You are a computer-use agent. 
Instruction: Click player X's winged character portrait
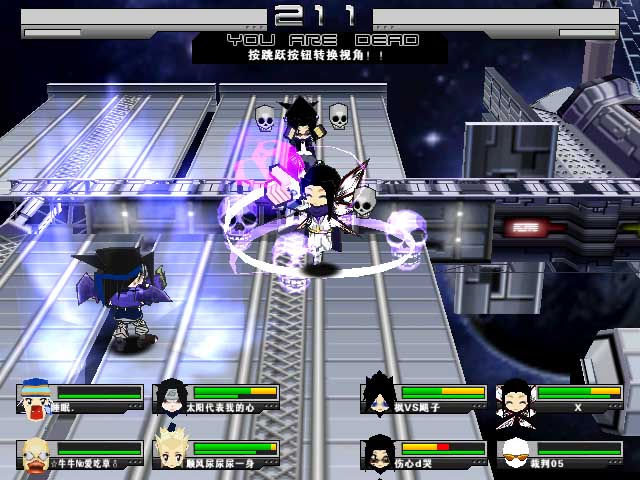(515, 397)
